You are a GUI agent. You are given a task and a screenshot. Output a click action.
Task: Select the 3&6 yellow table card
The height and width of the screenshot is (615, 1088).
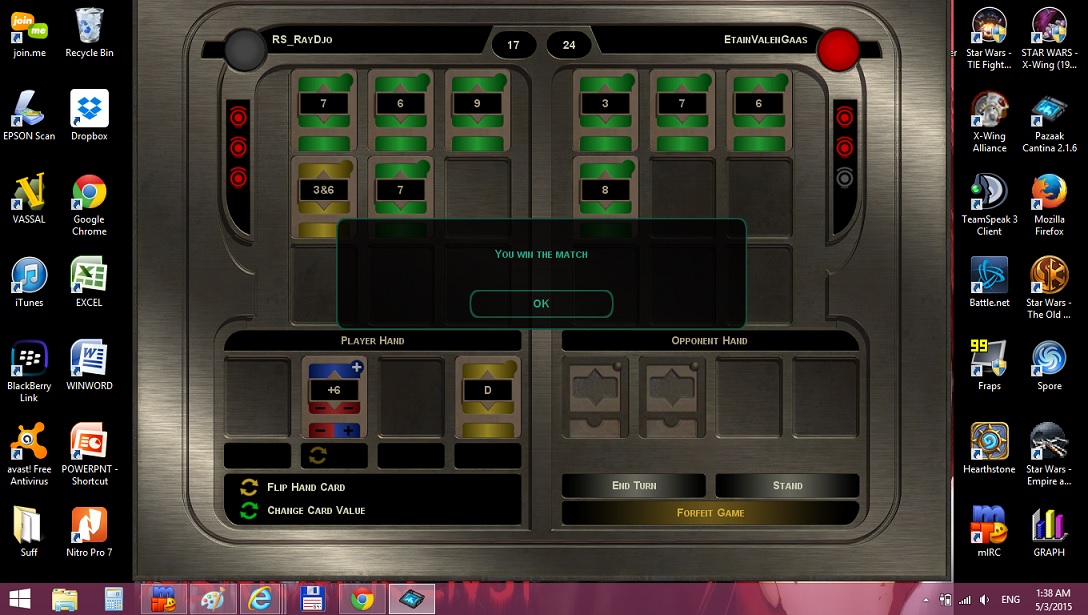click(x=323, y=190)
